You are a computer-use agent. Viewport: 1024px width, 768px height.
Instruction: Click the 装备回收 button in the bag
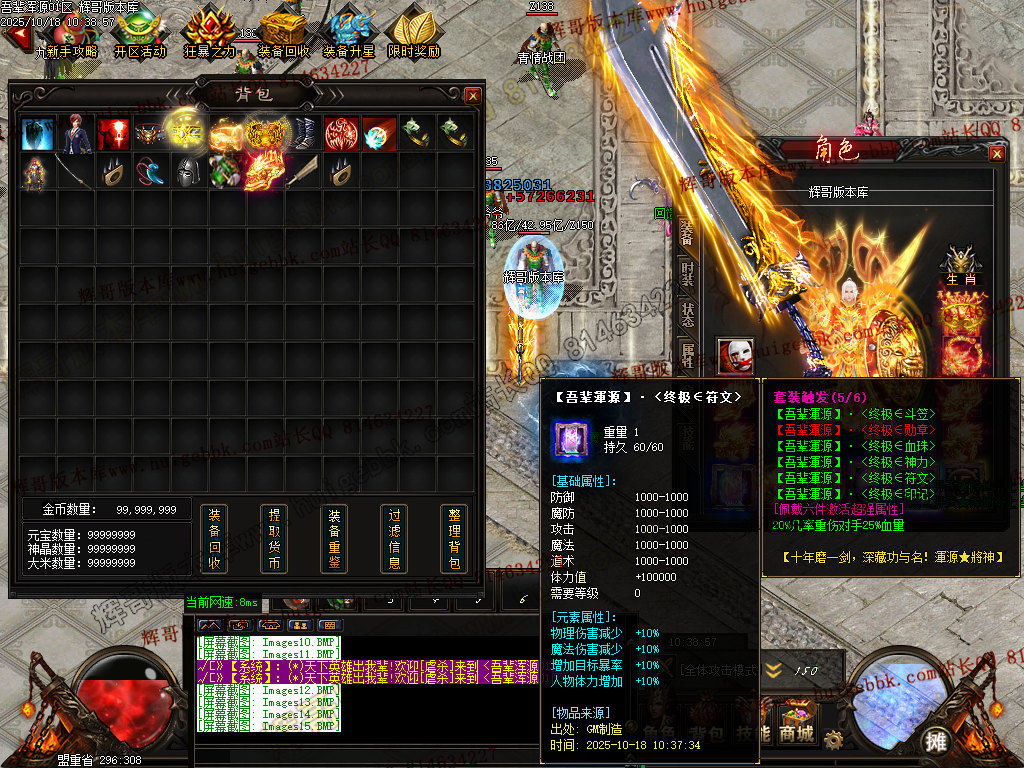point(214,539)
